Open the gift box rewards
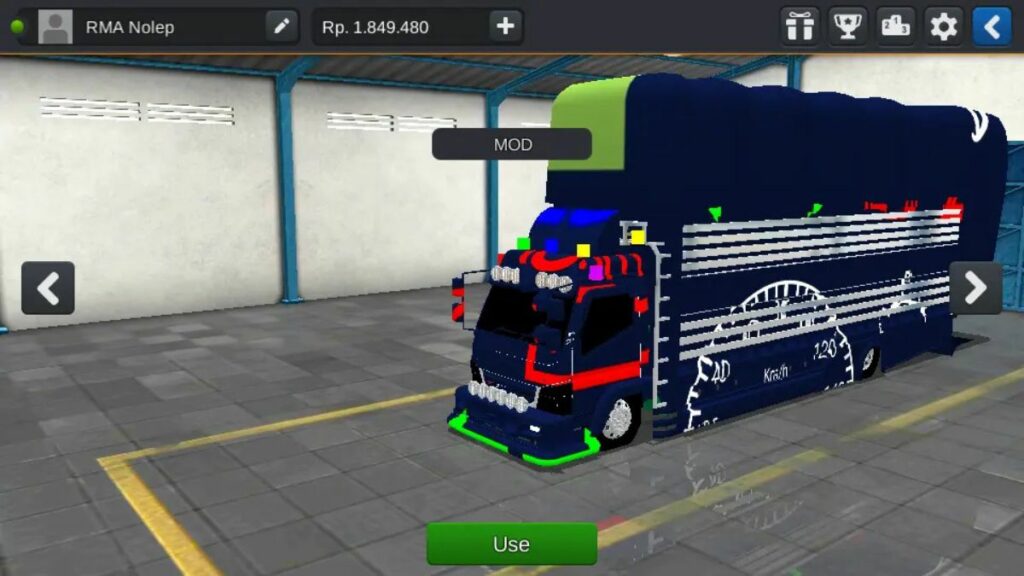The image size is (1024, 576). [799, 27]
